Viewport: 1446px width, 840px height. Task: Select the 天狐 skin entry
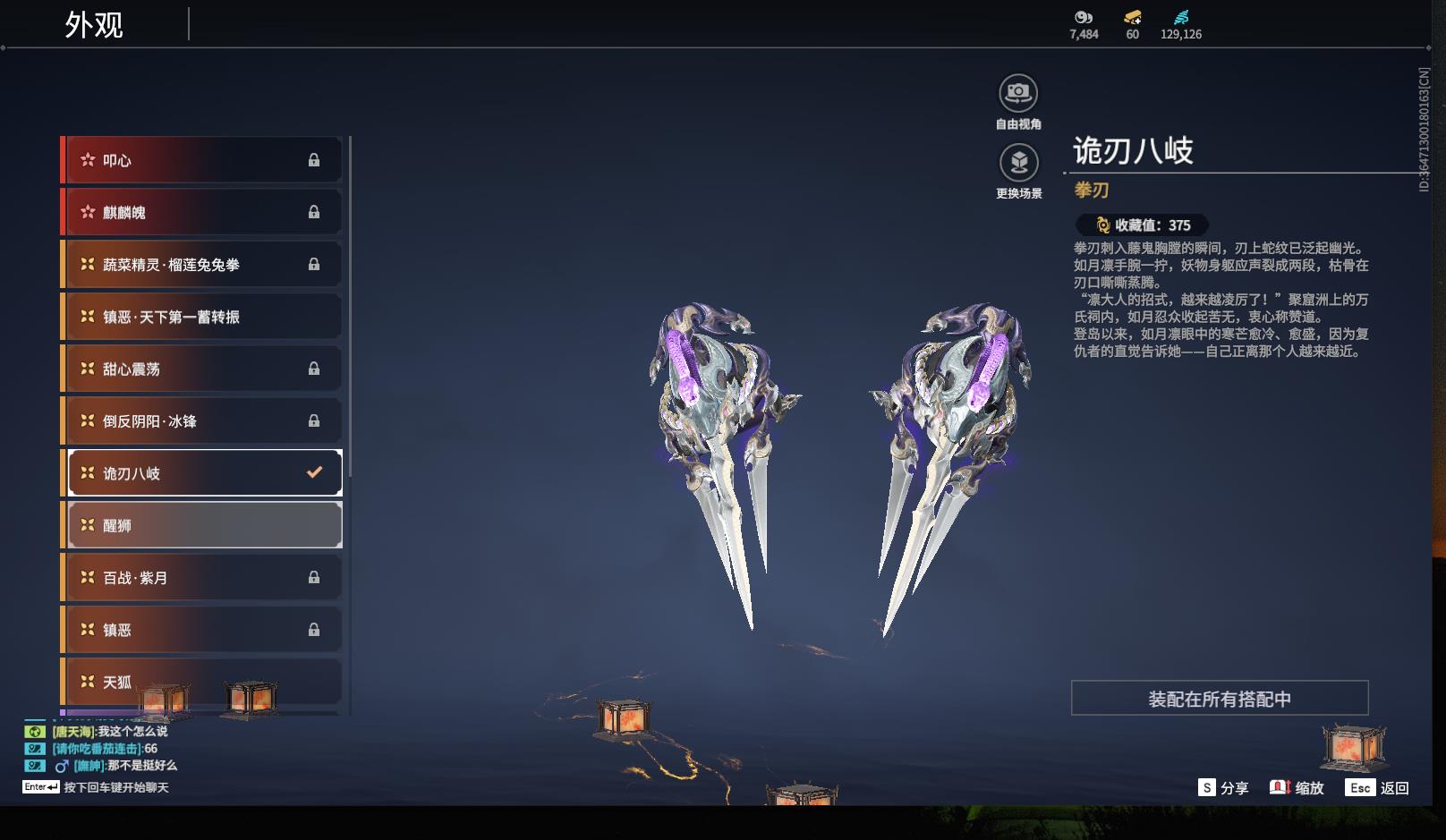[x=202, y=682]
